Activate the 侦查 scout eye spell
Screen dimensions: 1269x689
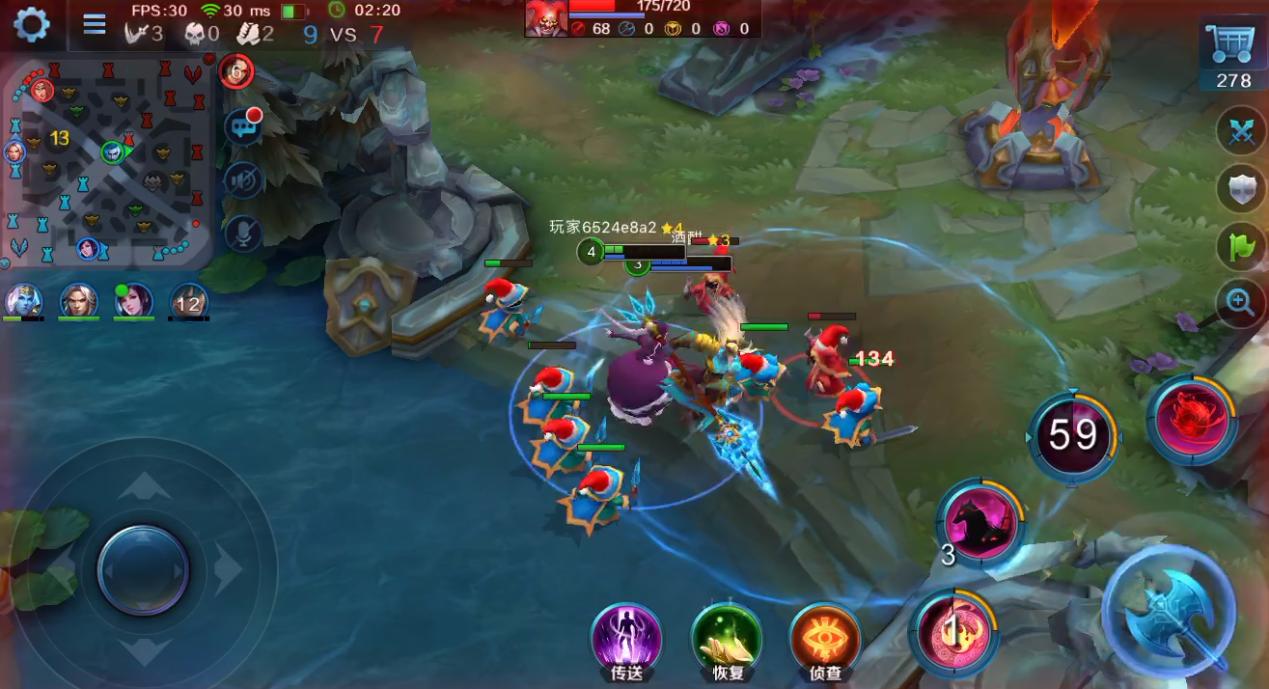pos(825,638)
